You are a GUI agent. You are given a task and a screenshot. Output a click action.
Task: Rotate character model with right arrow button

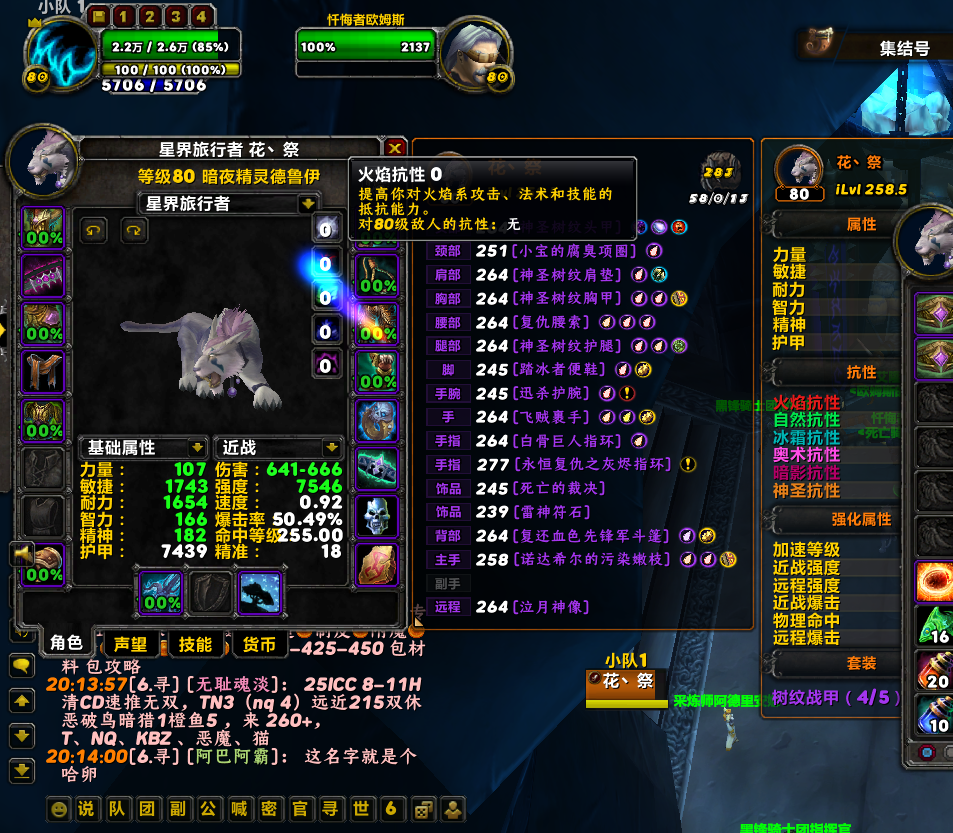pyautogui.click(x=134, y=230)
